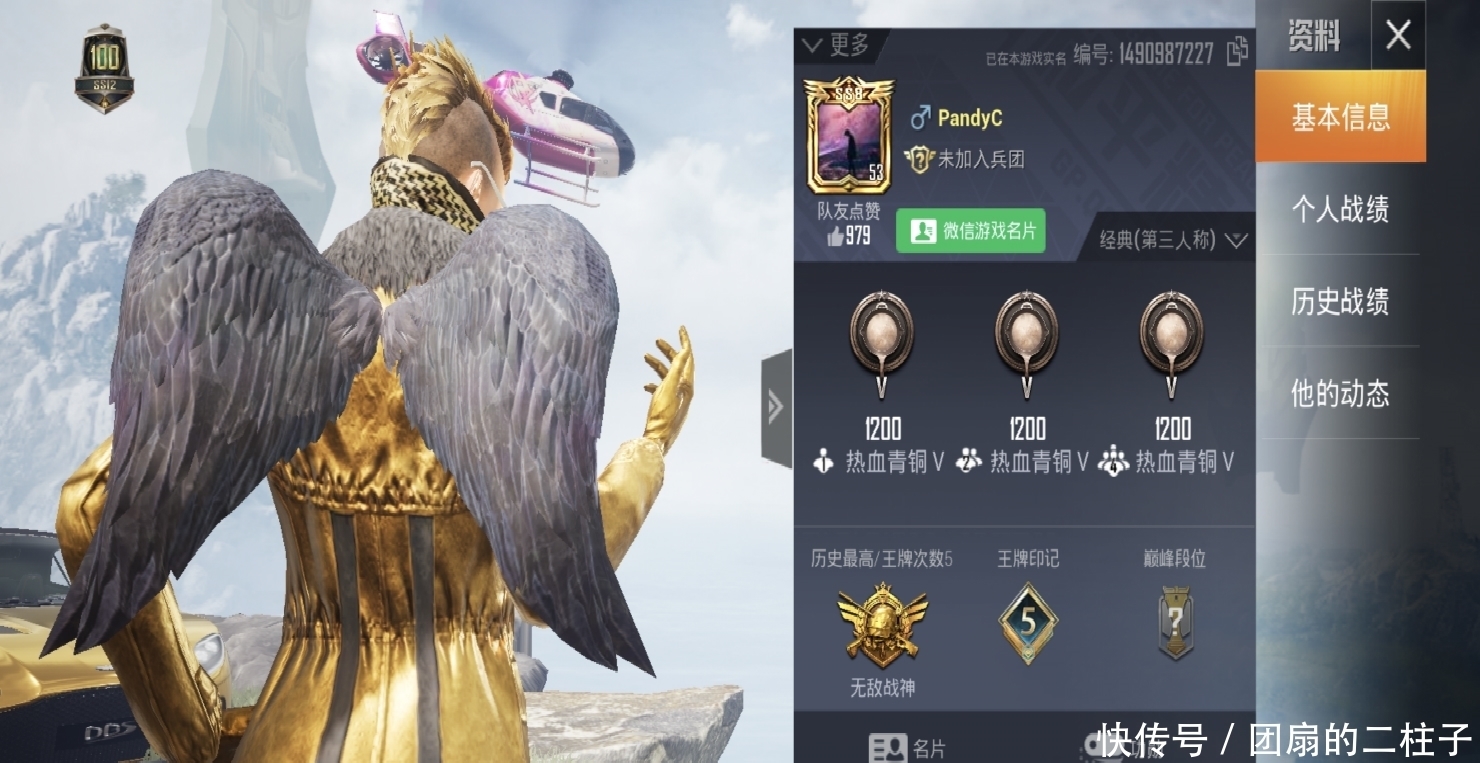This screenshot has width=1480, height=763.
Task: Inspect the 巅峰段位 question mark badge
Action: tap(1175, 623)
